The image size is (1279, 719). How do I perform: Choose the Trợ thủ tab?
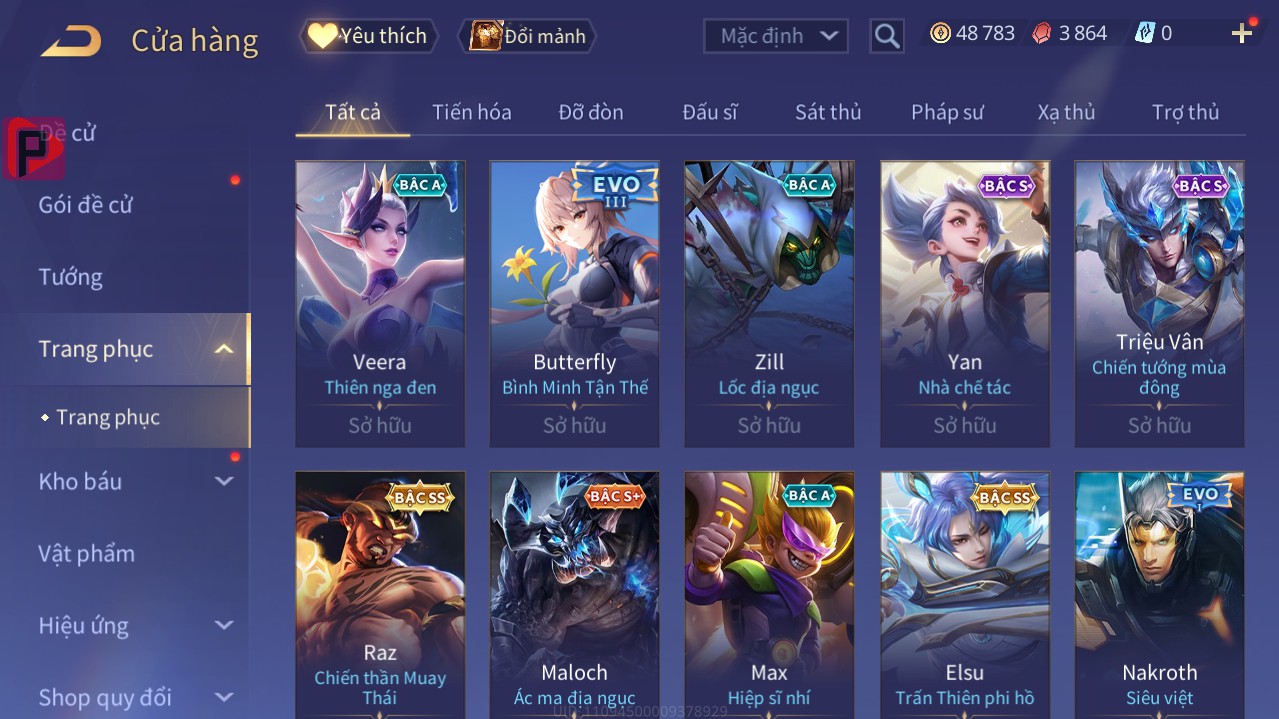(x=1185, y=112)
